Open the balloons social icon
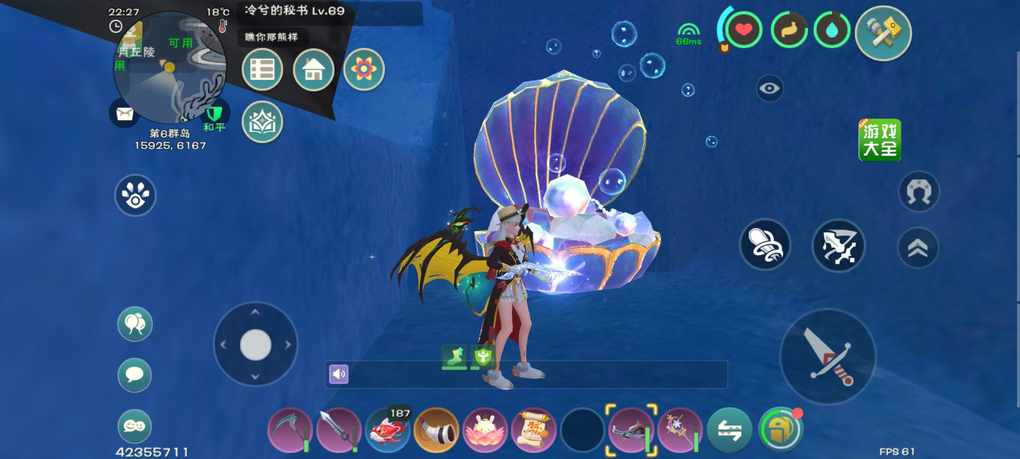 click(x=135, y=324)
